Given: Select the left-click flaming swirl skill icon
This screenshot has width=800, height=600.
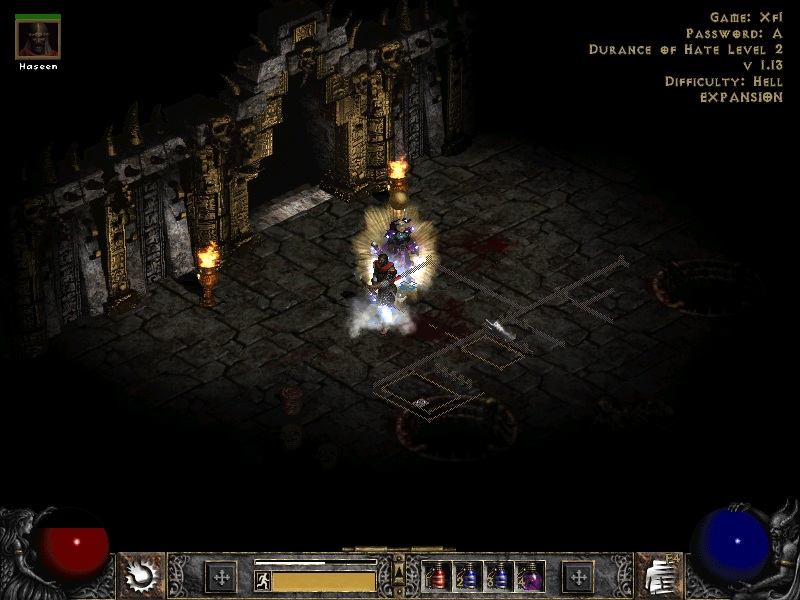Looking at the screenshot, I should point(141,575).
